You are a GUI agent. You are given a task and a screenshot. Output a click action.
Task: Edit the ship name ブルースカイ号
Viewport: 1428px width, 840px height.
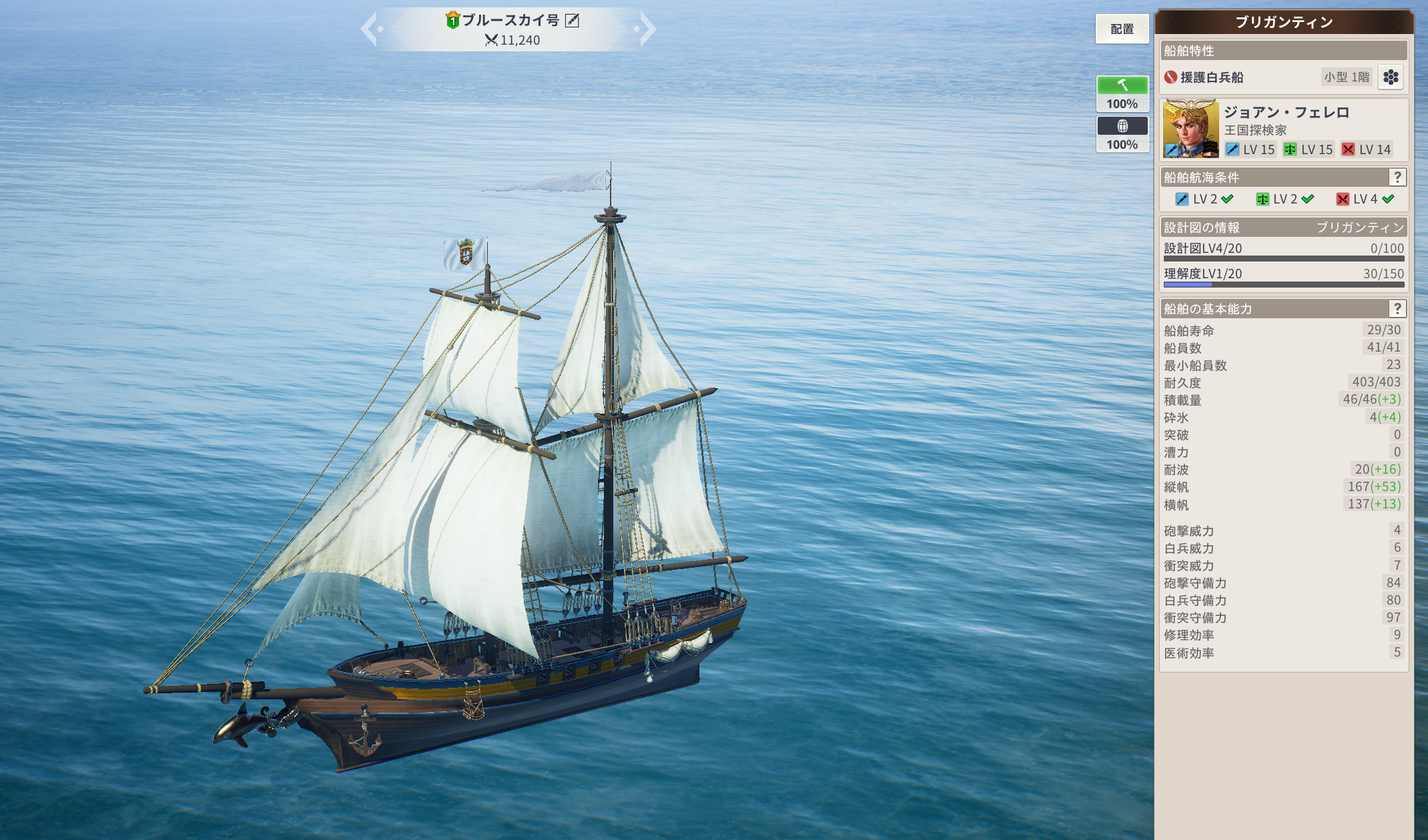pyautogui.click(x=573, y=21)
